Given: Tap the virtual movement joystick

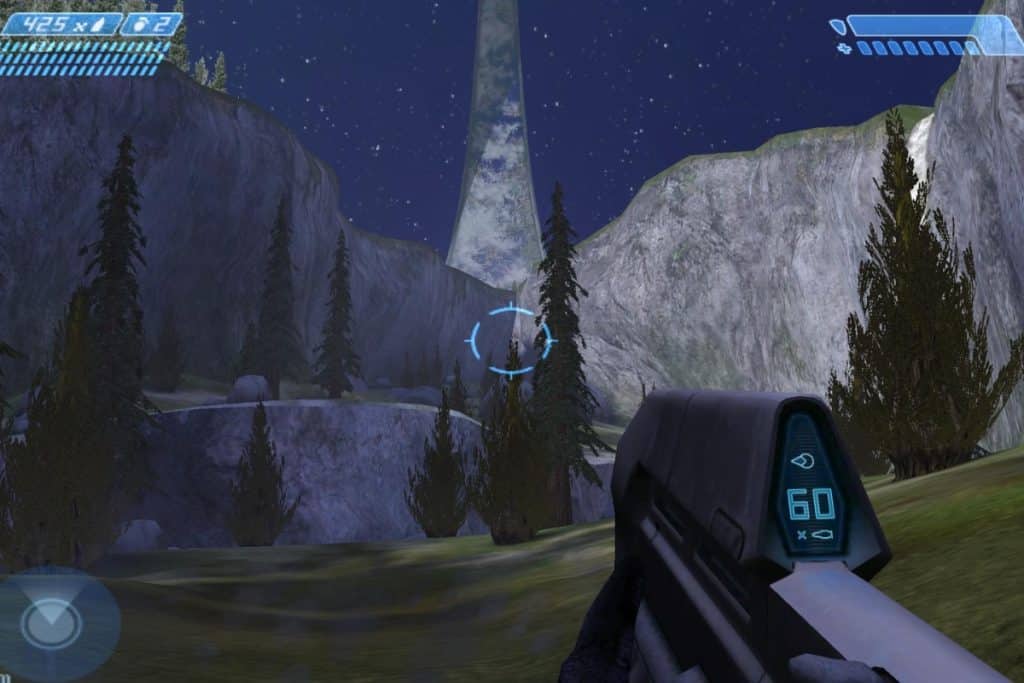Looking at the screenshot, I should pos(50,624).
